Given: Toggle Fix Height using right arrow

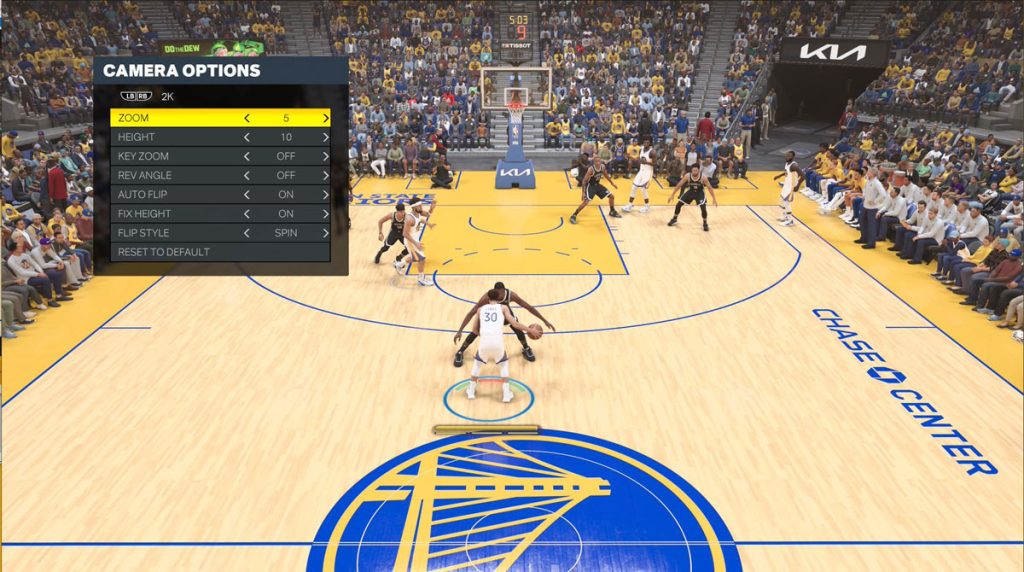Looking at the screenshot, I should click(x=325, y=214).
